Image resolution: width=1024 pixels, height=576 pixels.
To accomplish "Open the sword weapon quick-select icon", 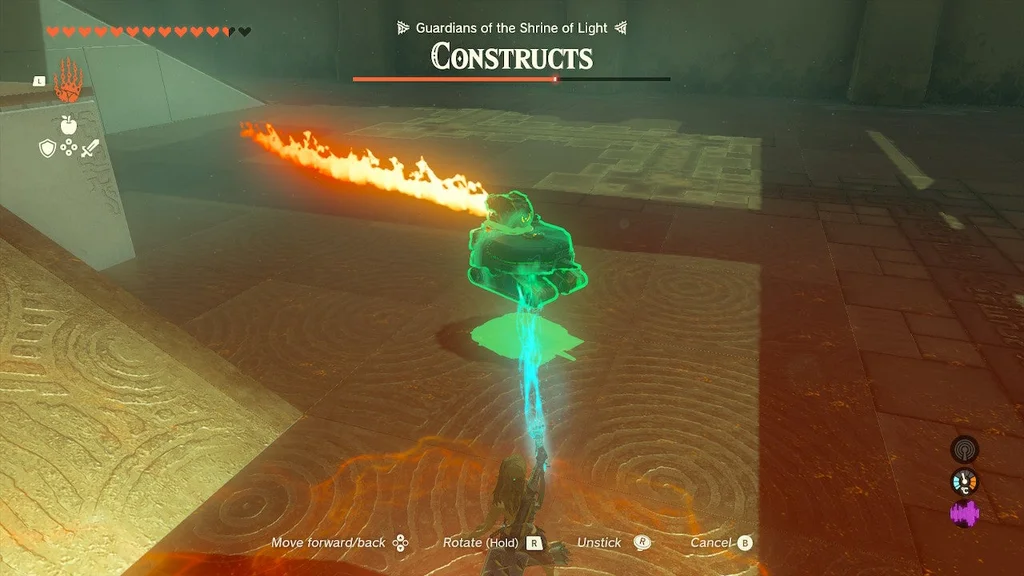I will 90,148.
